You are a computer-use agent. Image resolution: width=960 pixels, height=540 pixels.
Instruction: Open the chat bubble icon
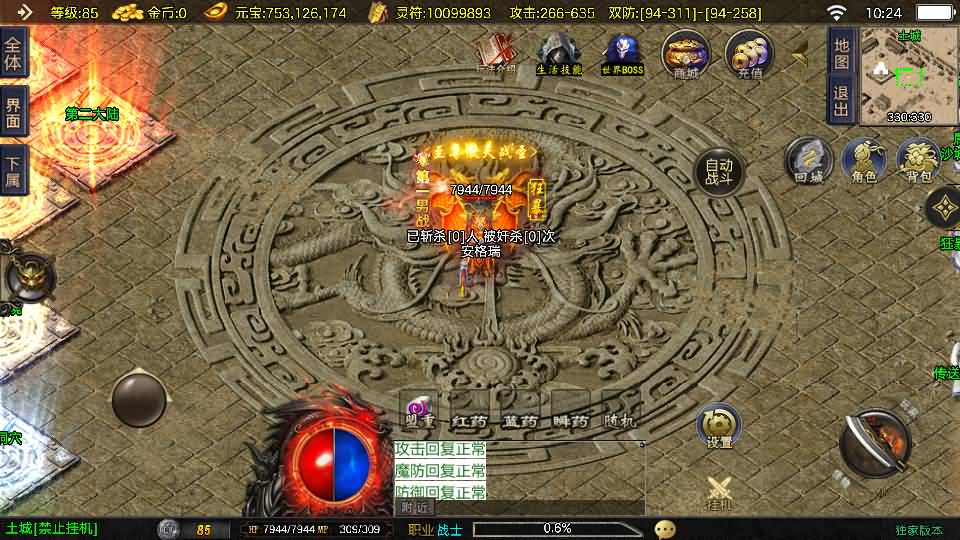coord(665,529)
